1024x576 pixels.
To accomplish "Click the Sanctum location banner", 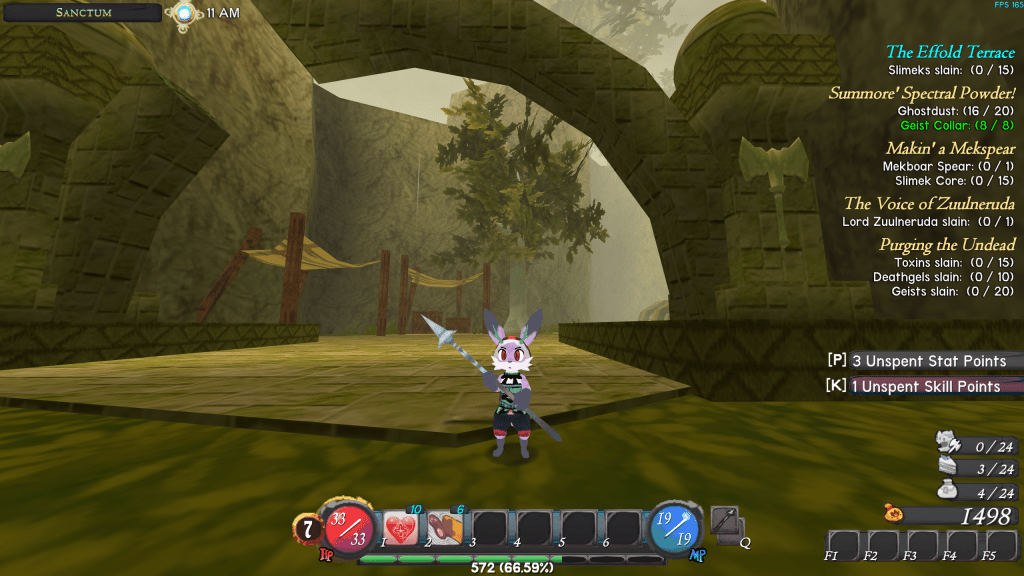I will pos(83,13).
